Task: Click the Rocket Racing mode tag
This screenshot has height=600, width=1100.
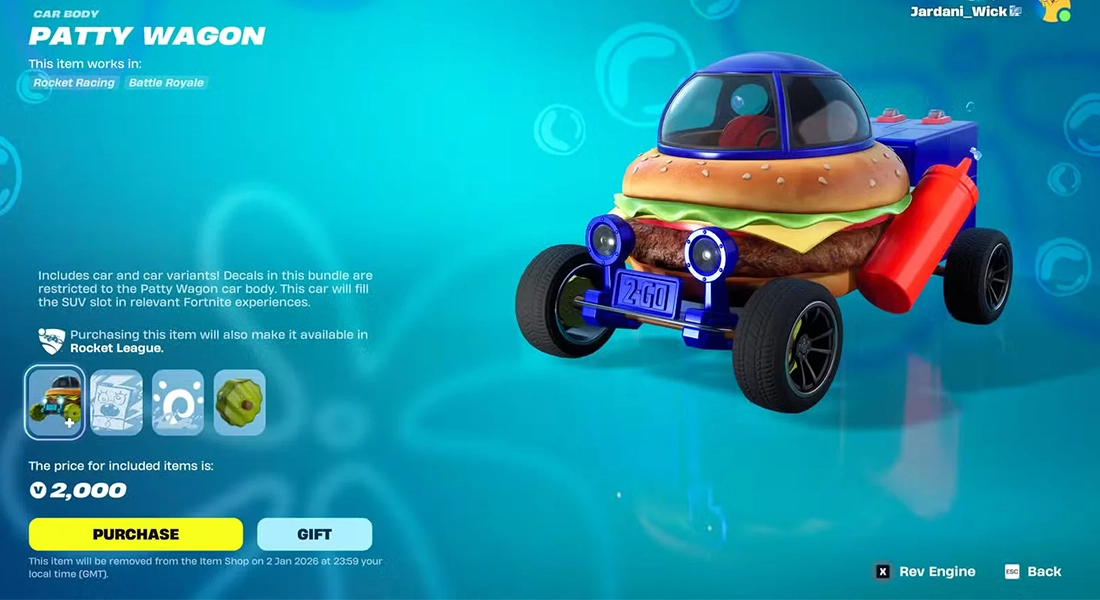Action: point(74,83)
